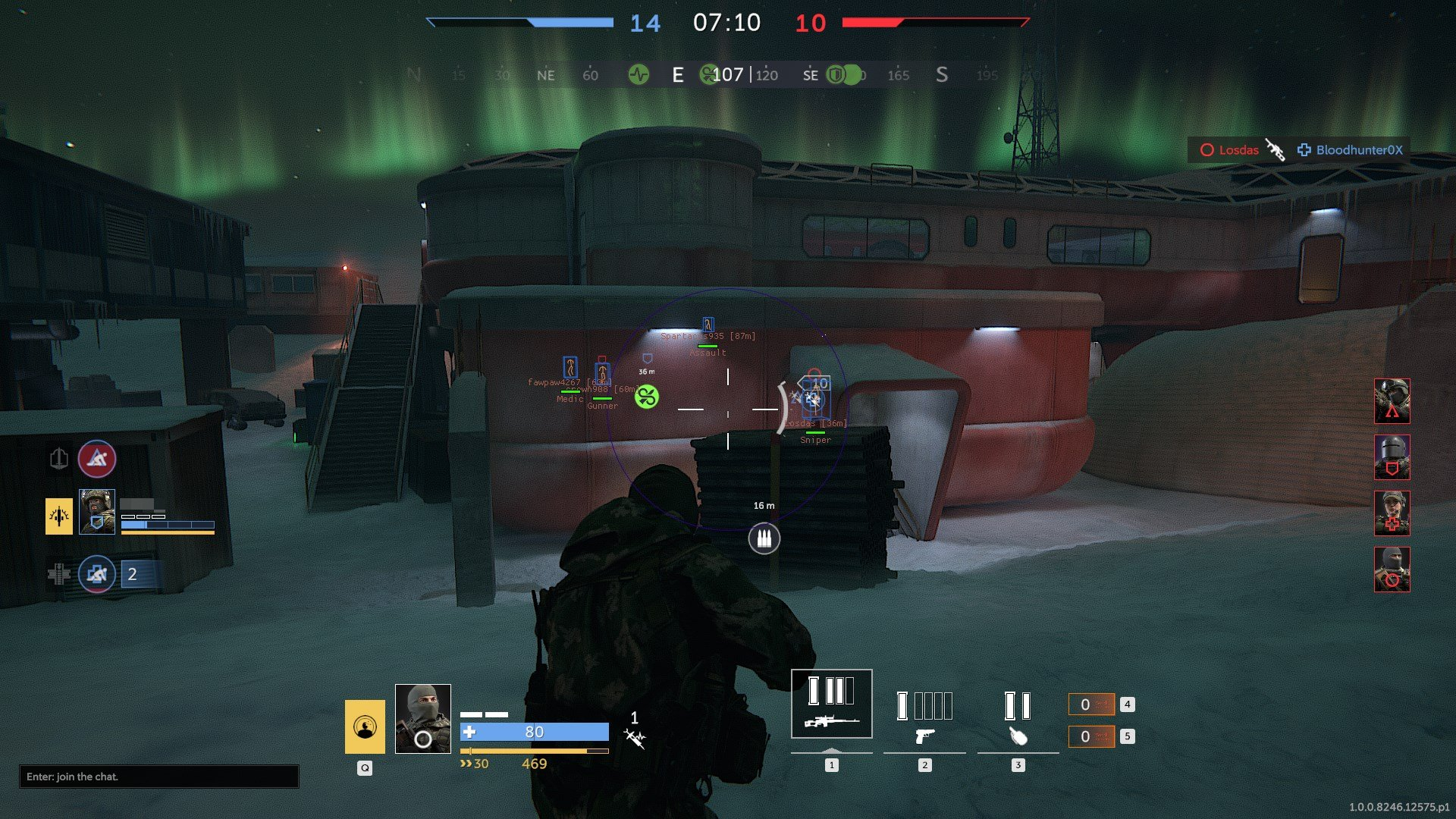Switch to the pistol sidearm slot
The image size is (1456, 819).
tap(924, 717)
